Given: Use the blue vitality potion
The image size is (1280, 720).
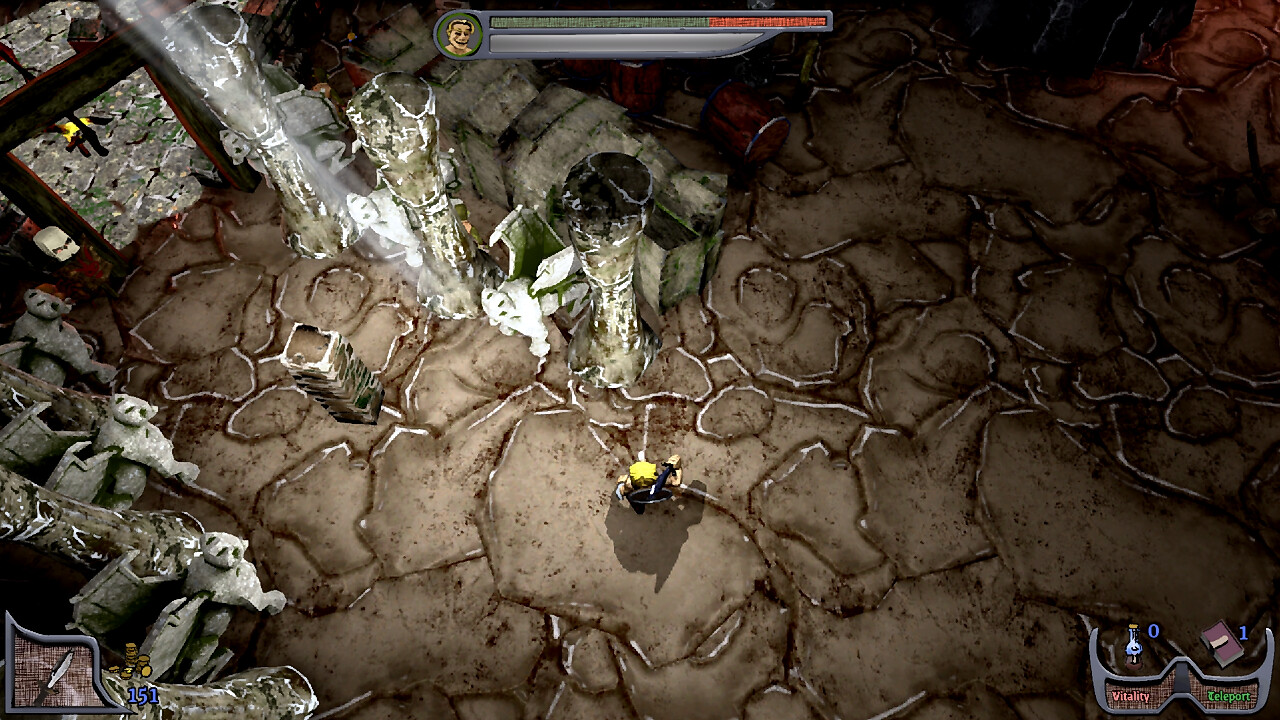Looking at the screenshot, I should (1134, 645).
